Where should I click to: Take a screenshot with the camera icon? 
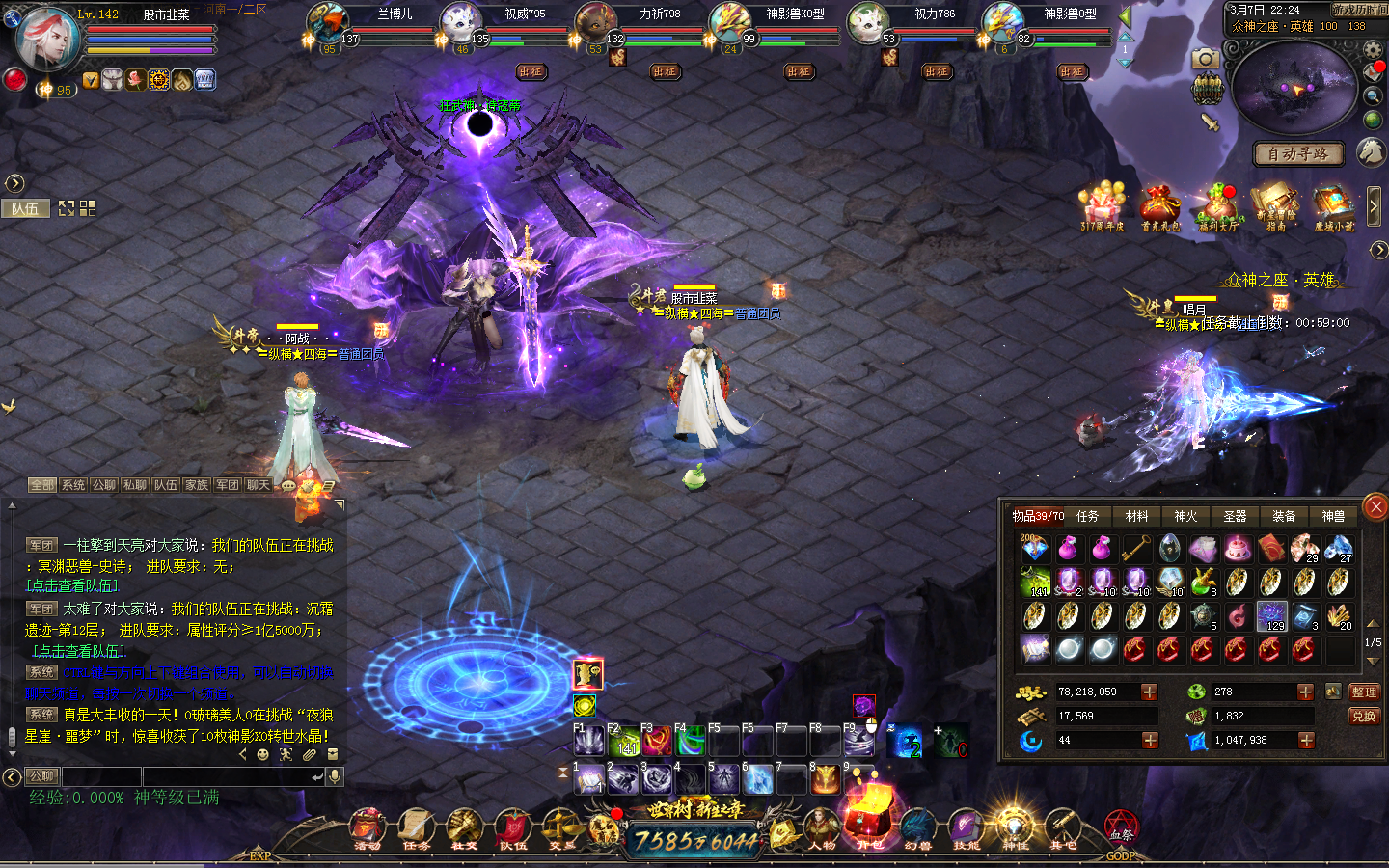pyautogui.click(x=1204, y=60)
